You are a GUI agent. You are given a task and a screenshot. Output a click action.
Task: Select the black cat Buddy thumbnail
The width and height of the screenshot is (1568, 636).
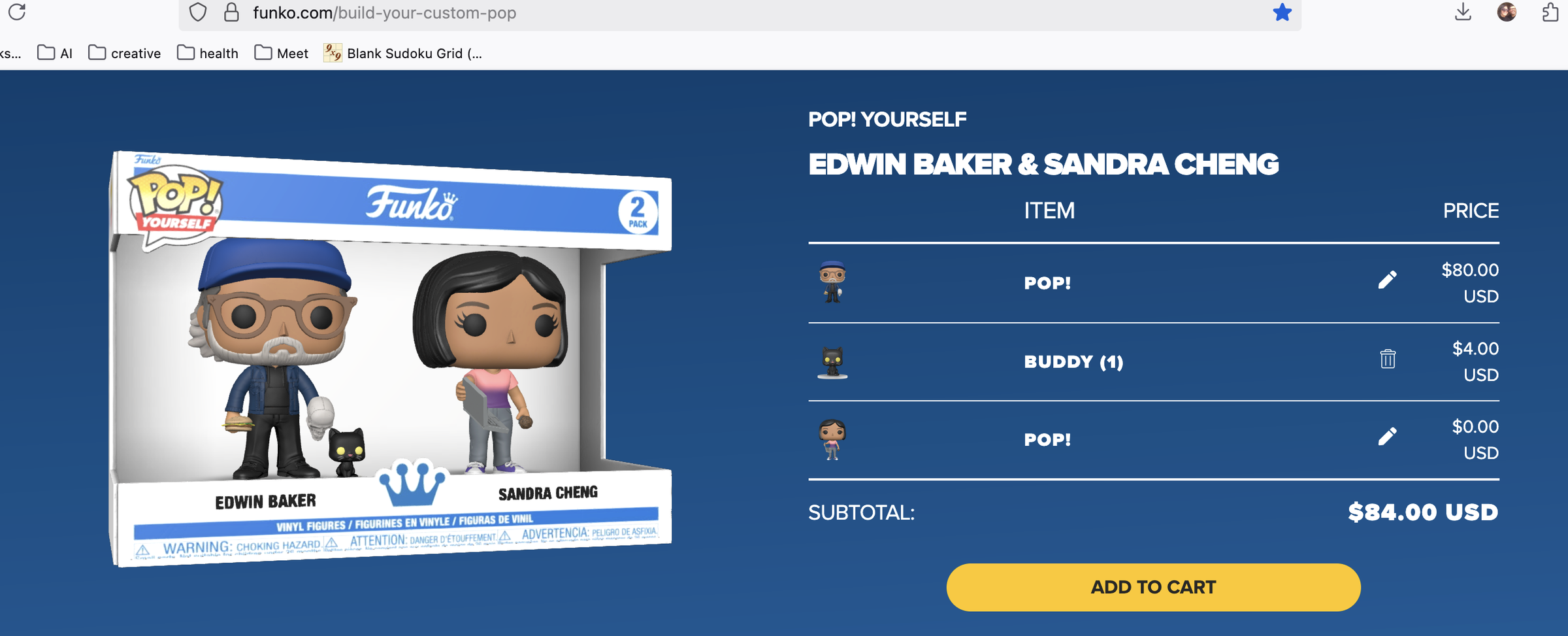tap(830, 361)
